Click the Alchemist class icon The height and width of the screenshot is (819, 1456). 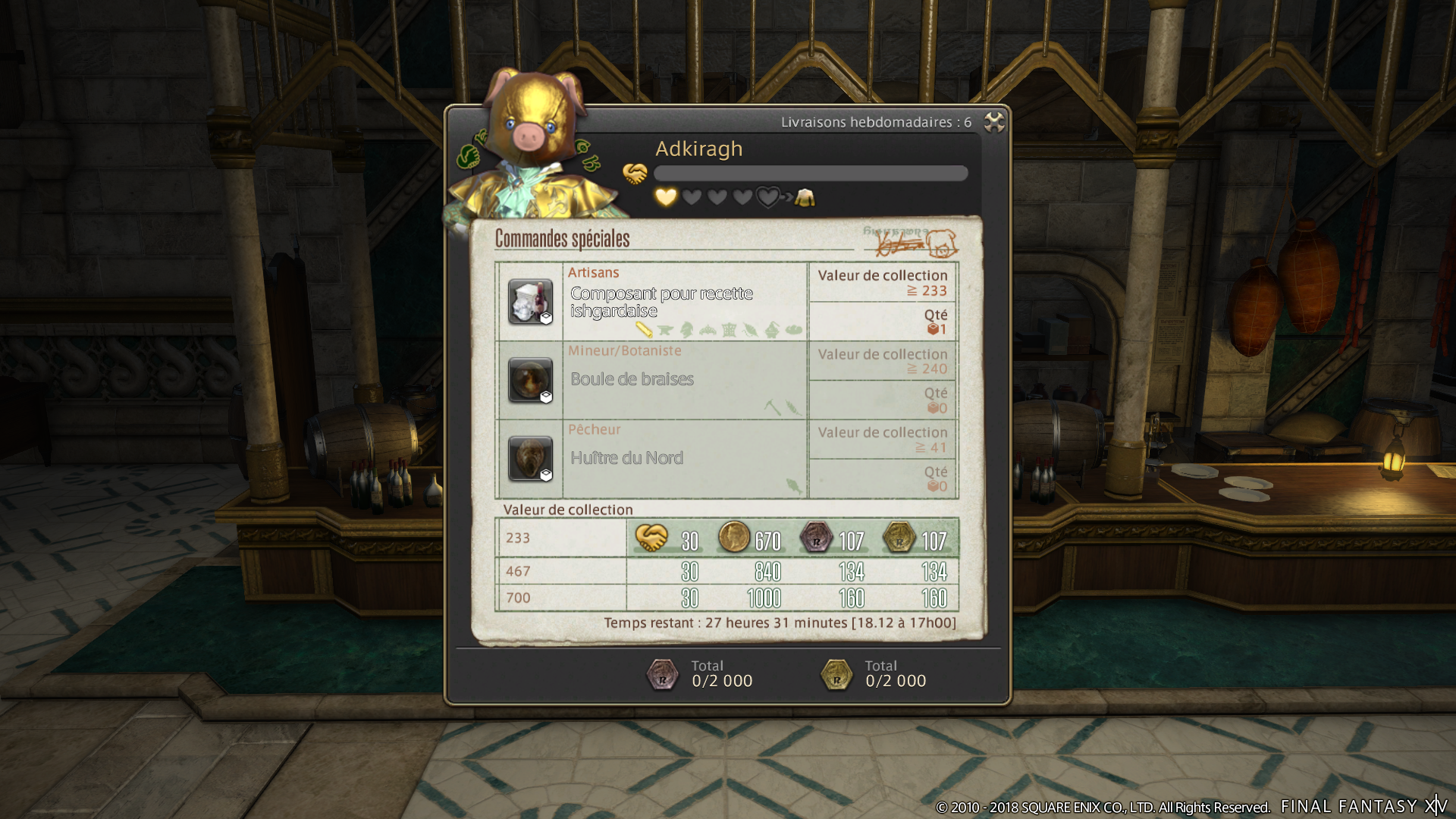772,331
